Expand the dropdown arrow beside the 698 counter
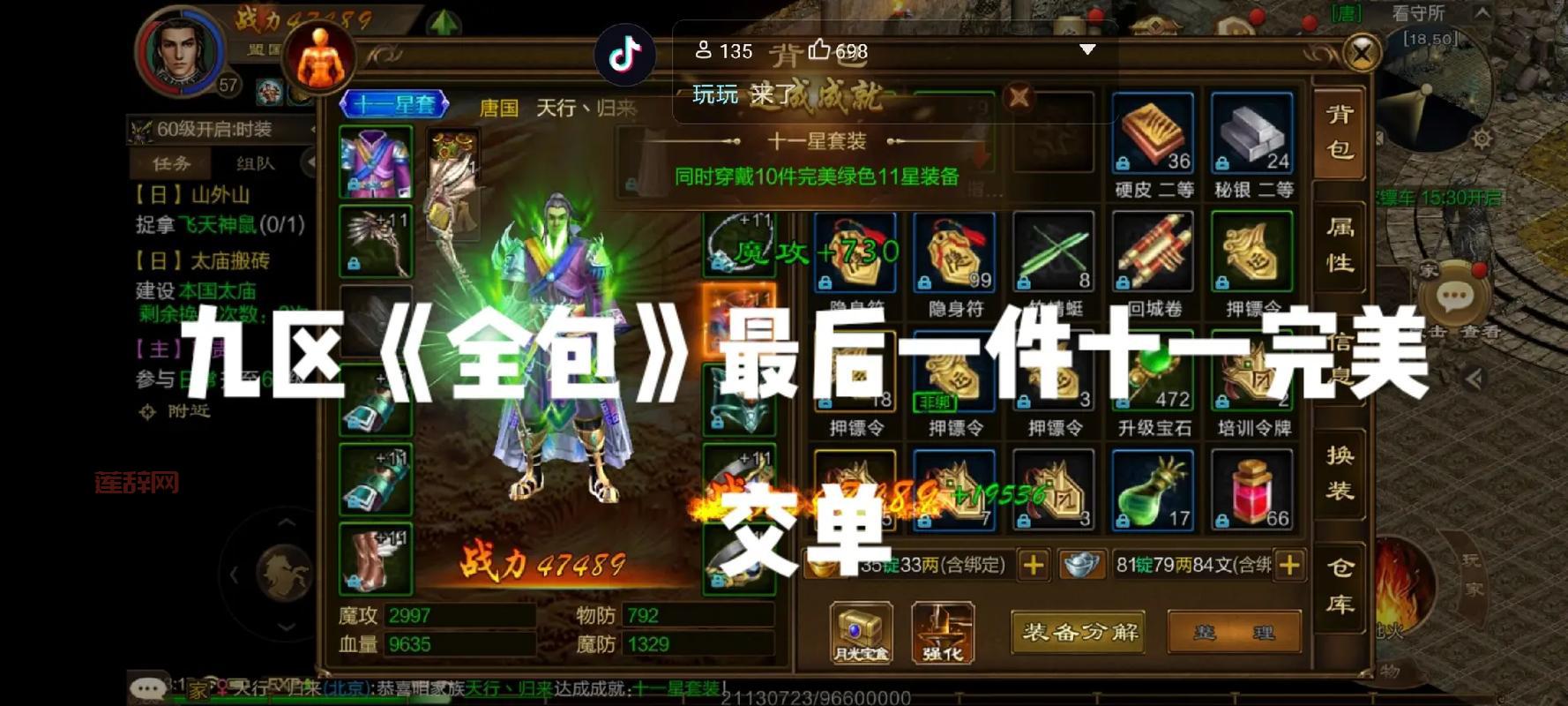The image size is (1568, 706). coord(1087,50)
